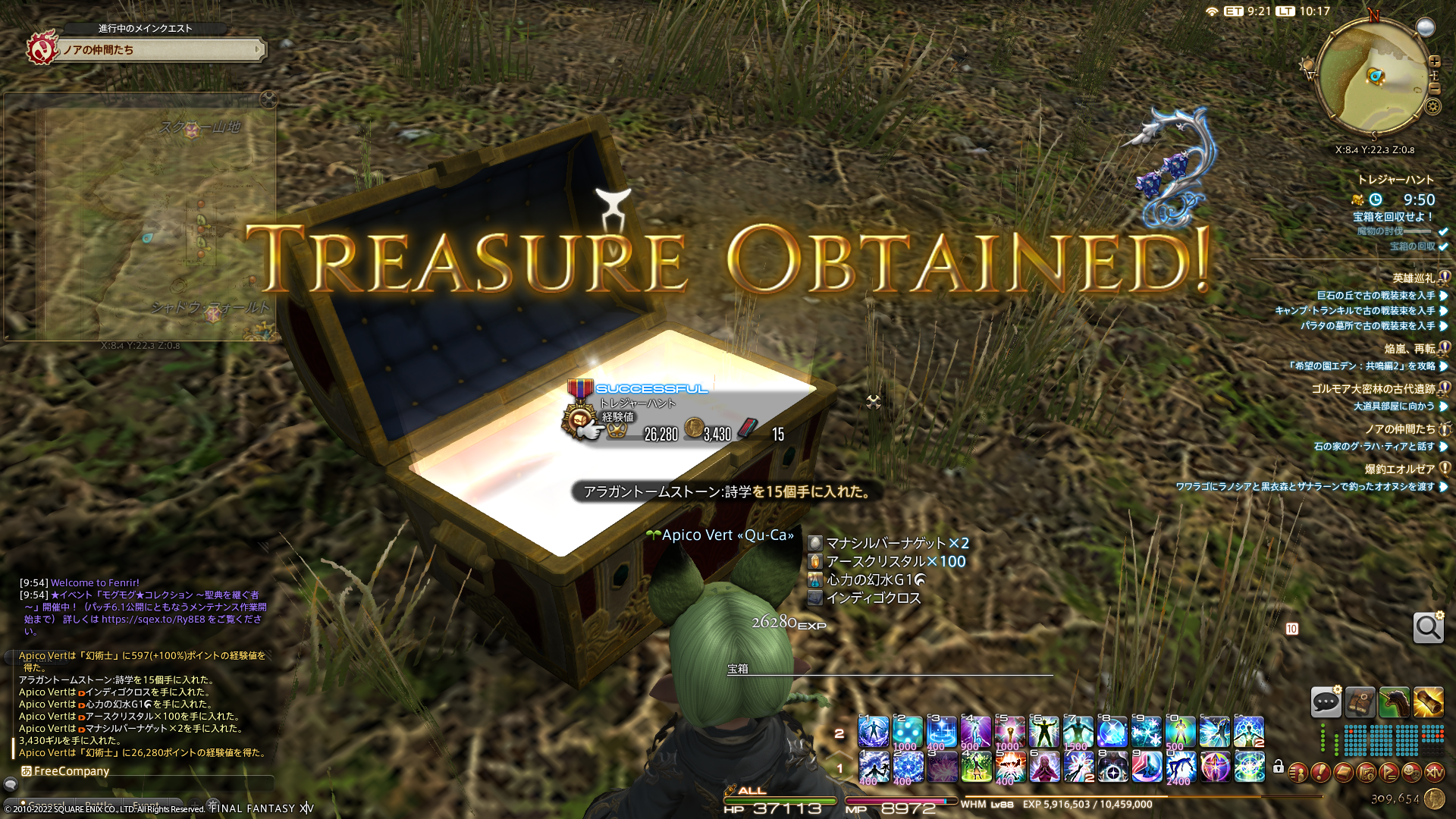Summon the unicorn mount icon
Screen dimensions: 1456x819
[x=1394, y=702]
